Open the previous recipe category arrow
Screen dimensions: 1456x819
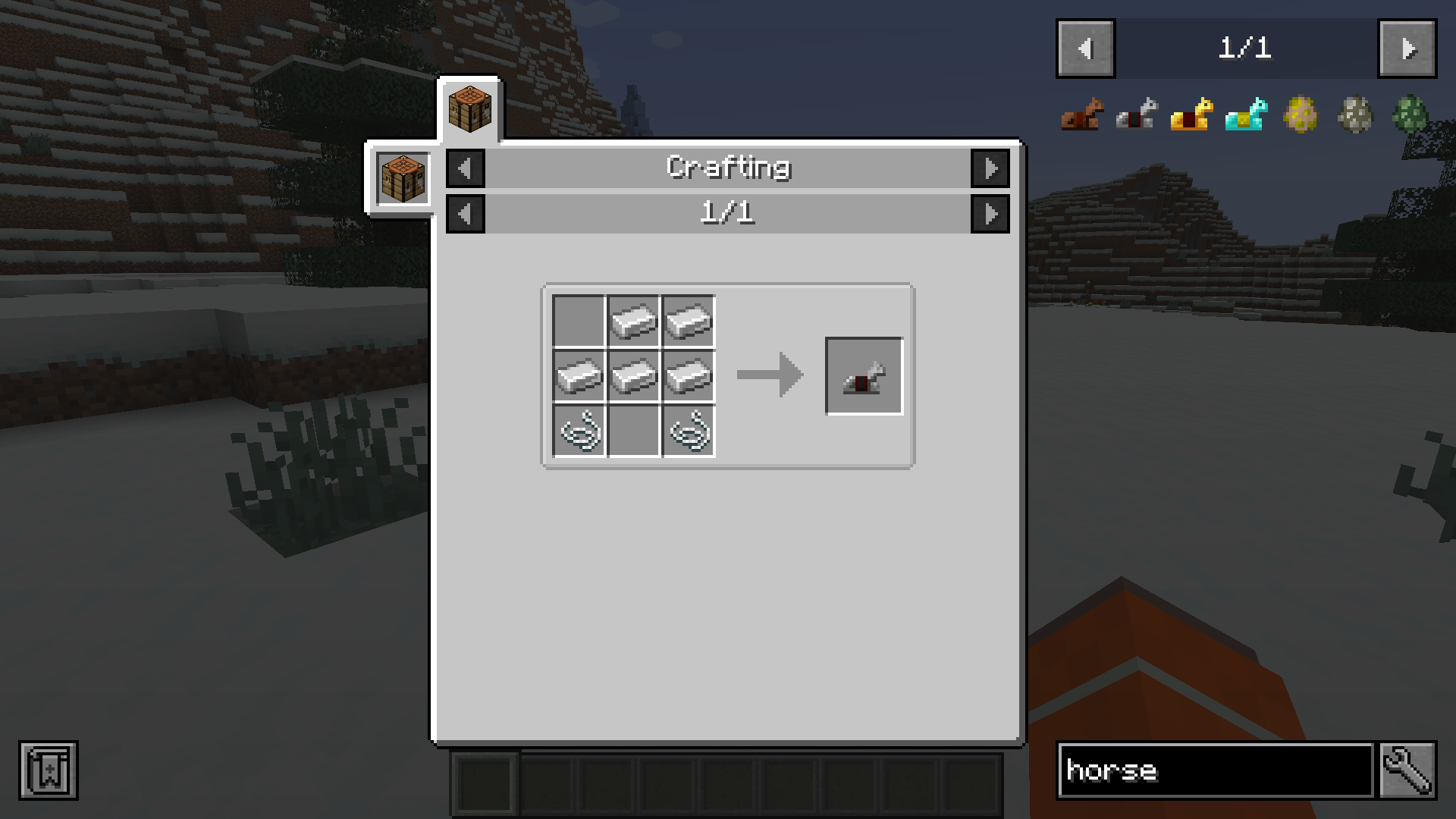[465, 168]
